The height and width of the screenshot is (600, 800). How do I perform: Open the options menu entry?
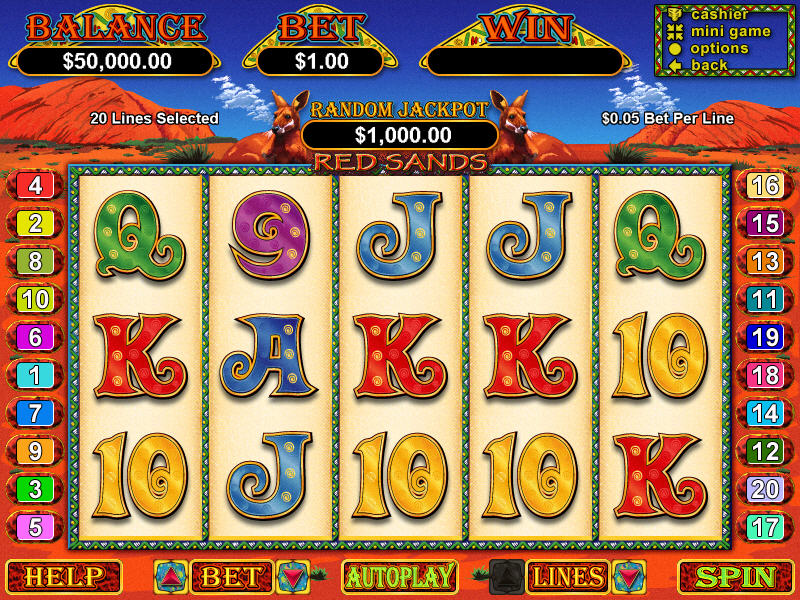click(718, 48)
